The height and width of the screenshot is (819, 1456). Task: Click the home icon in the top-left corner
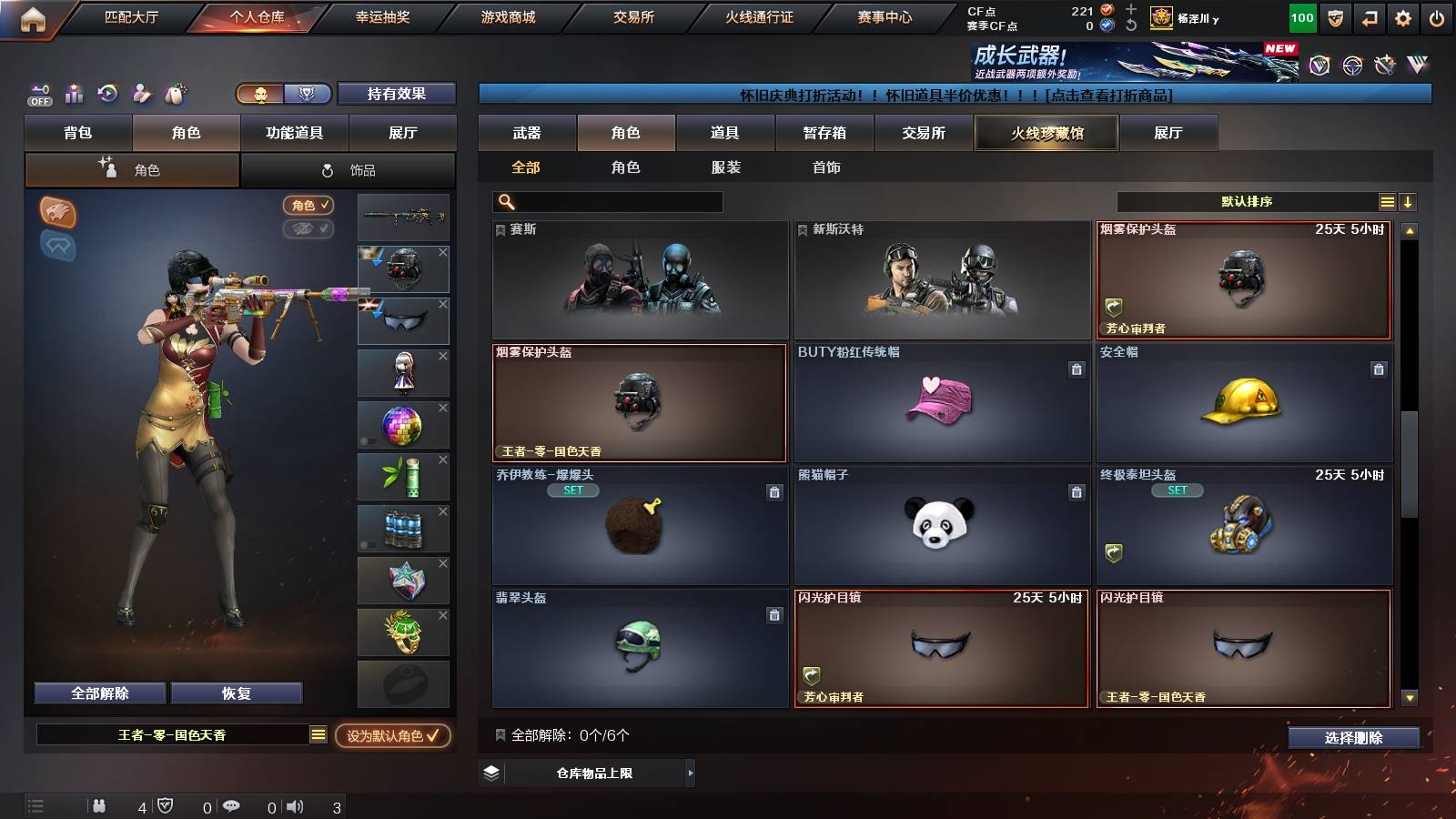(x=33, y=16)
